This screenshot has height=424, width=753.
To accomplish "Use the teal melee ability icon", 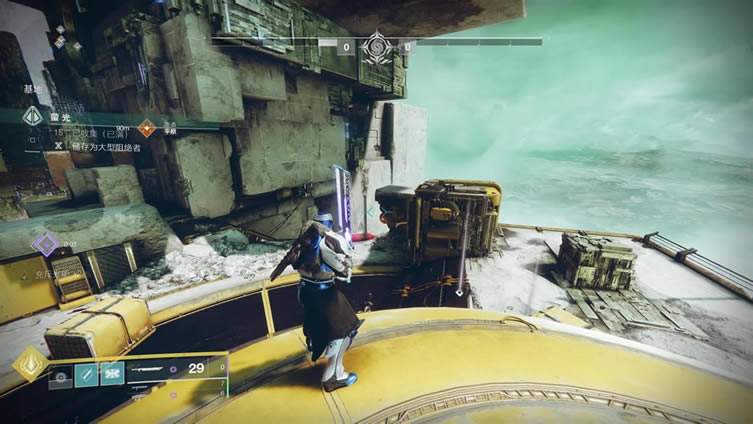I will 86,374.
